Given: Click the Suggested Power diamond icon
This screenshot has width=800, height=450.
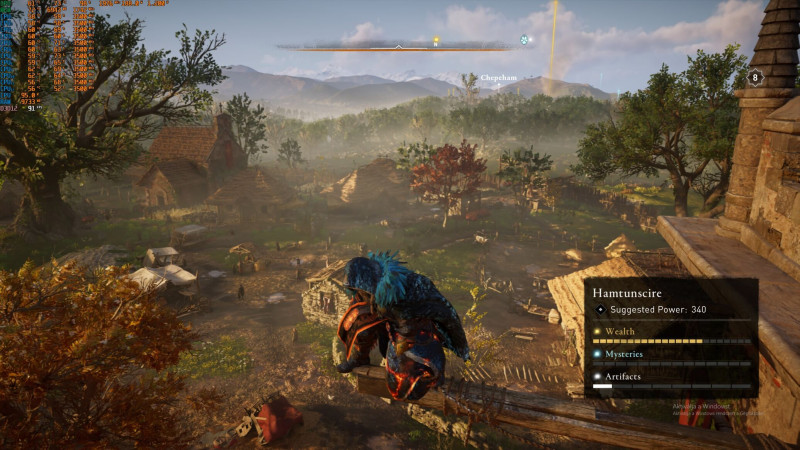Looking at the screenshot, I should pos(600,310).
